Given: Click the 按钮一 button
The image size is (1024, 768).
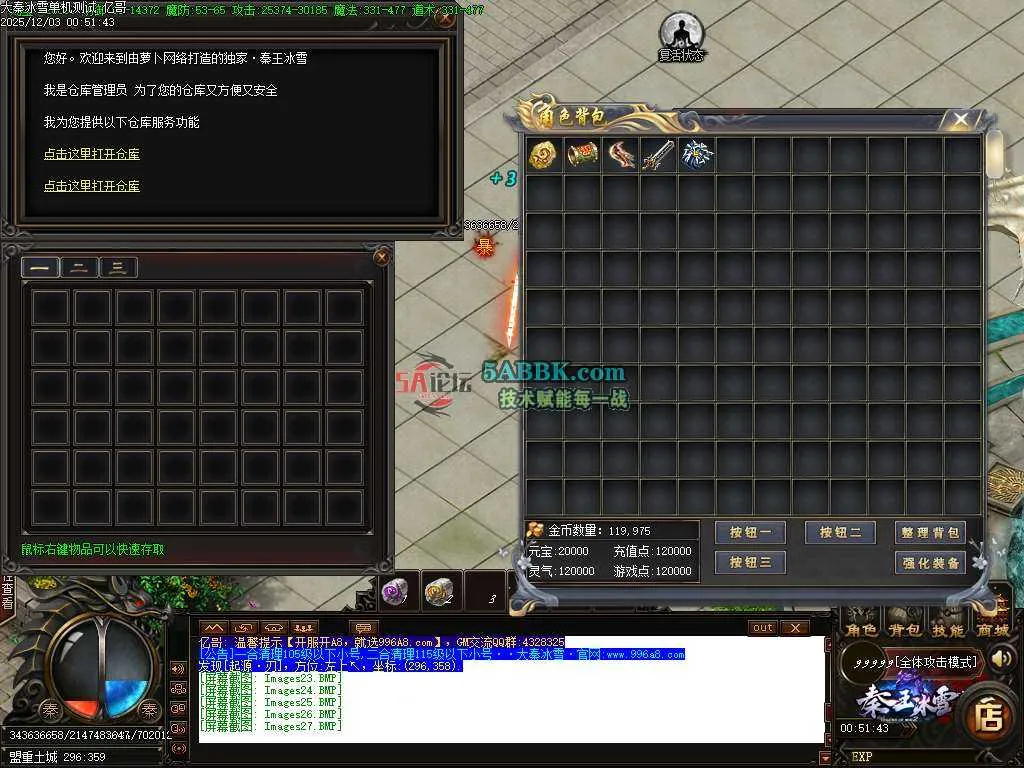Looking at the screenshot, I should 750,533.
